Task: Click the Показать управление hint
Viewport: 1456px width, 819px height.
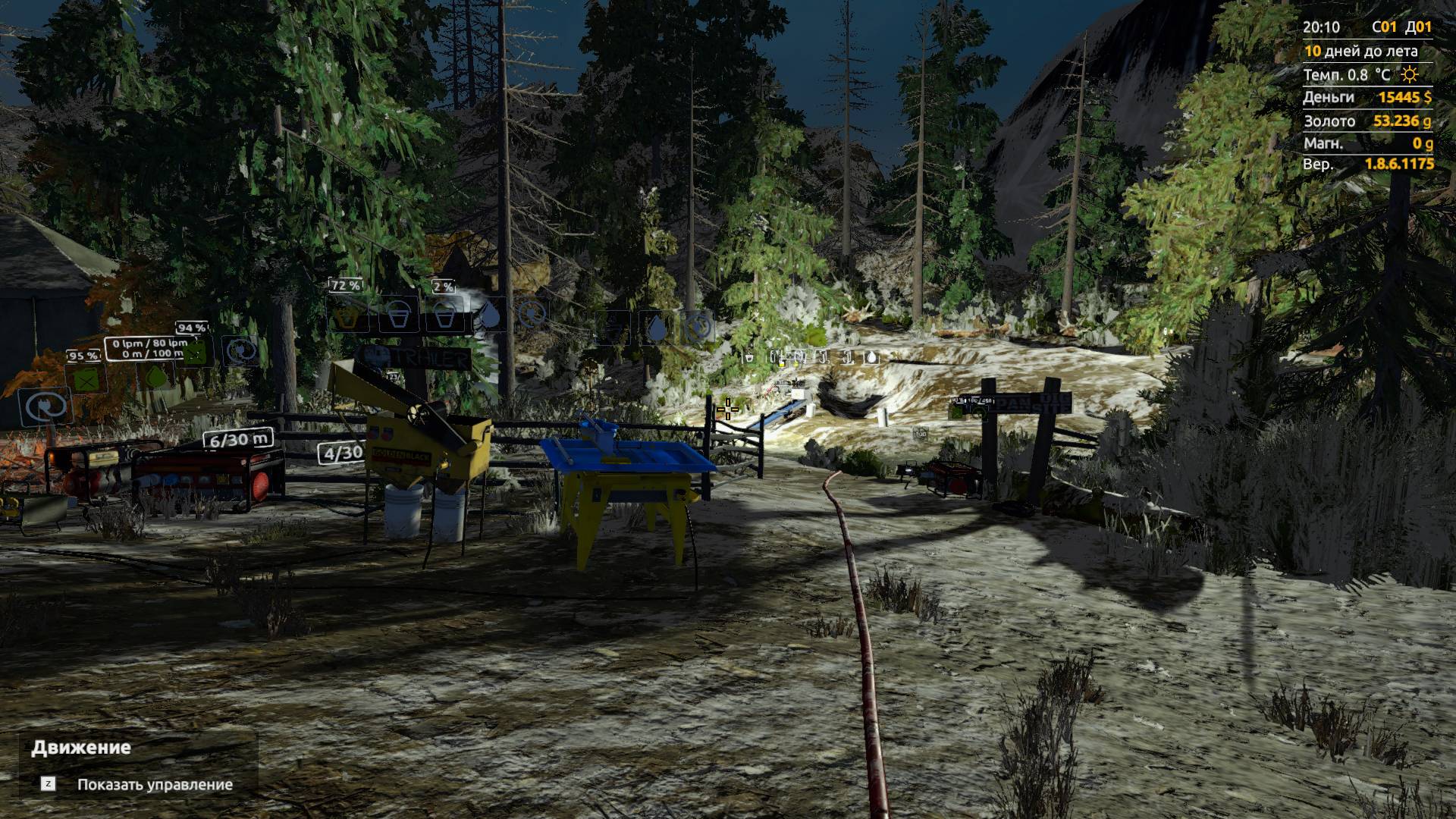Action: pyautogui.click(x=155, y=784)
